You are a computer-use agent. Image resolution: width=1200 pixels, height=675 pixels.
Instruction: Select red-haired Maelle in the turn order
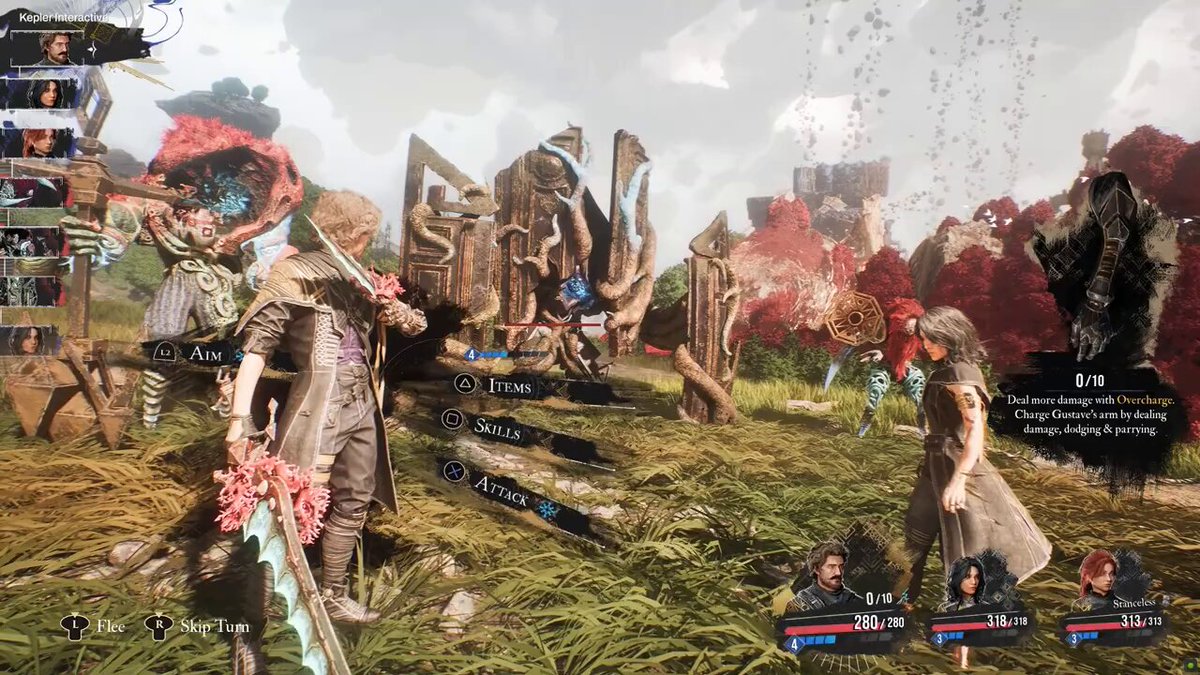click(38, 143)
